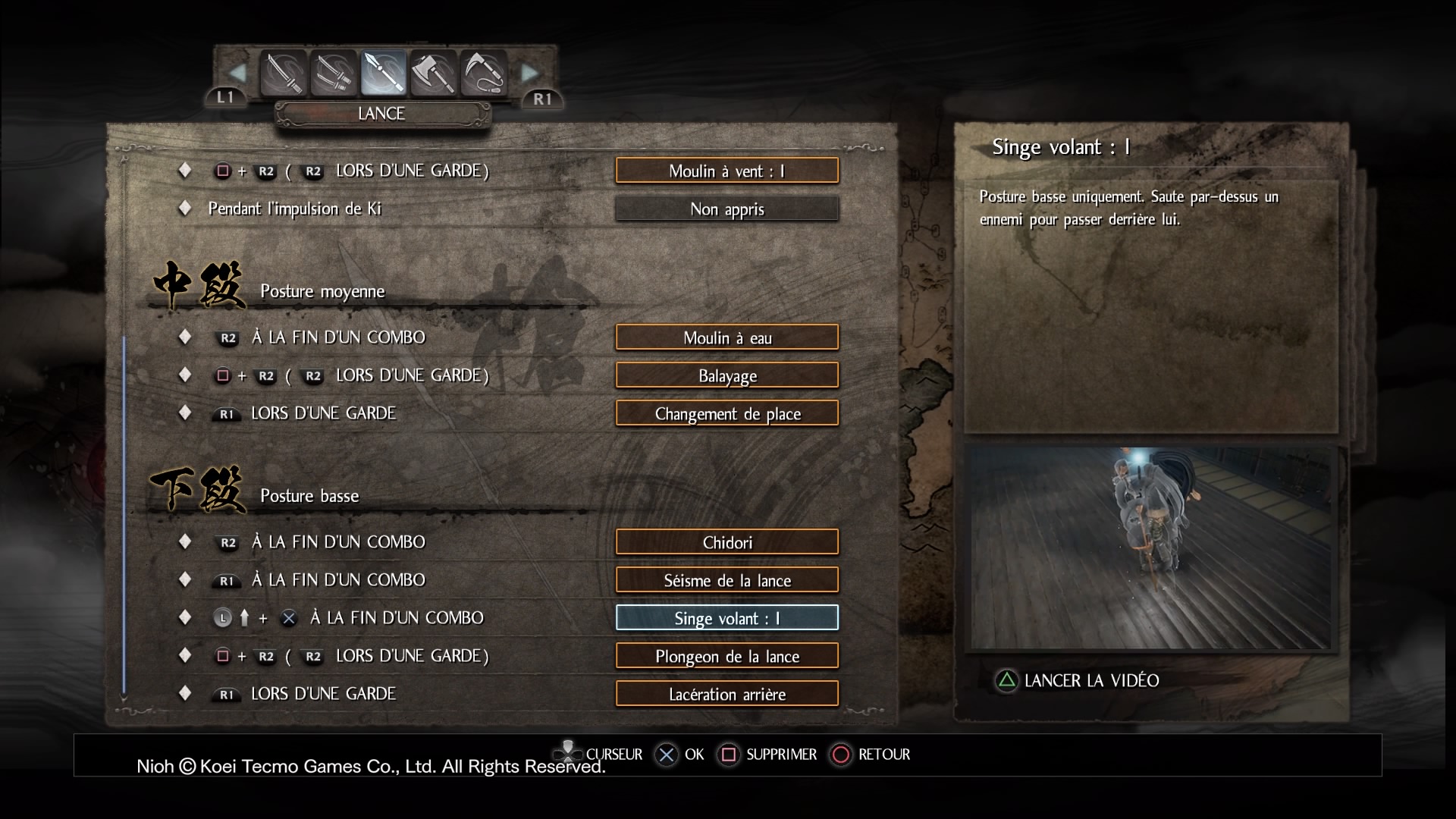This screenshot has width=1456, height=819.
Task: Choose the Non appris skill slot
Action: tap(726, 209)
